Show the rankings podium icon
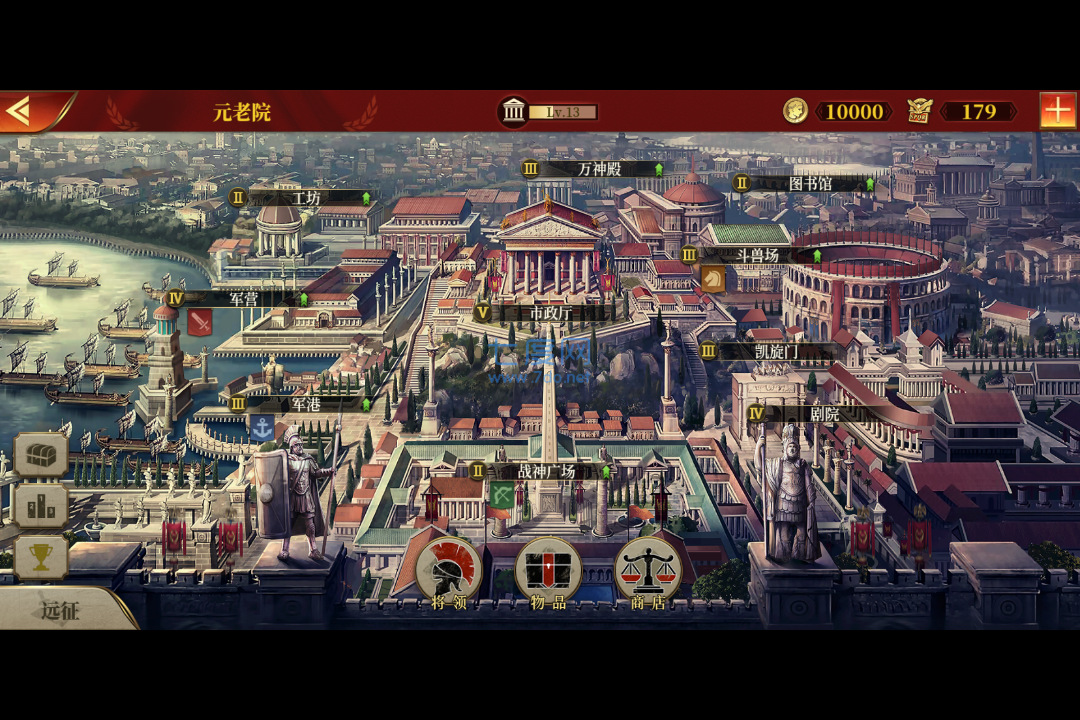 click(x=41, y=507)
